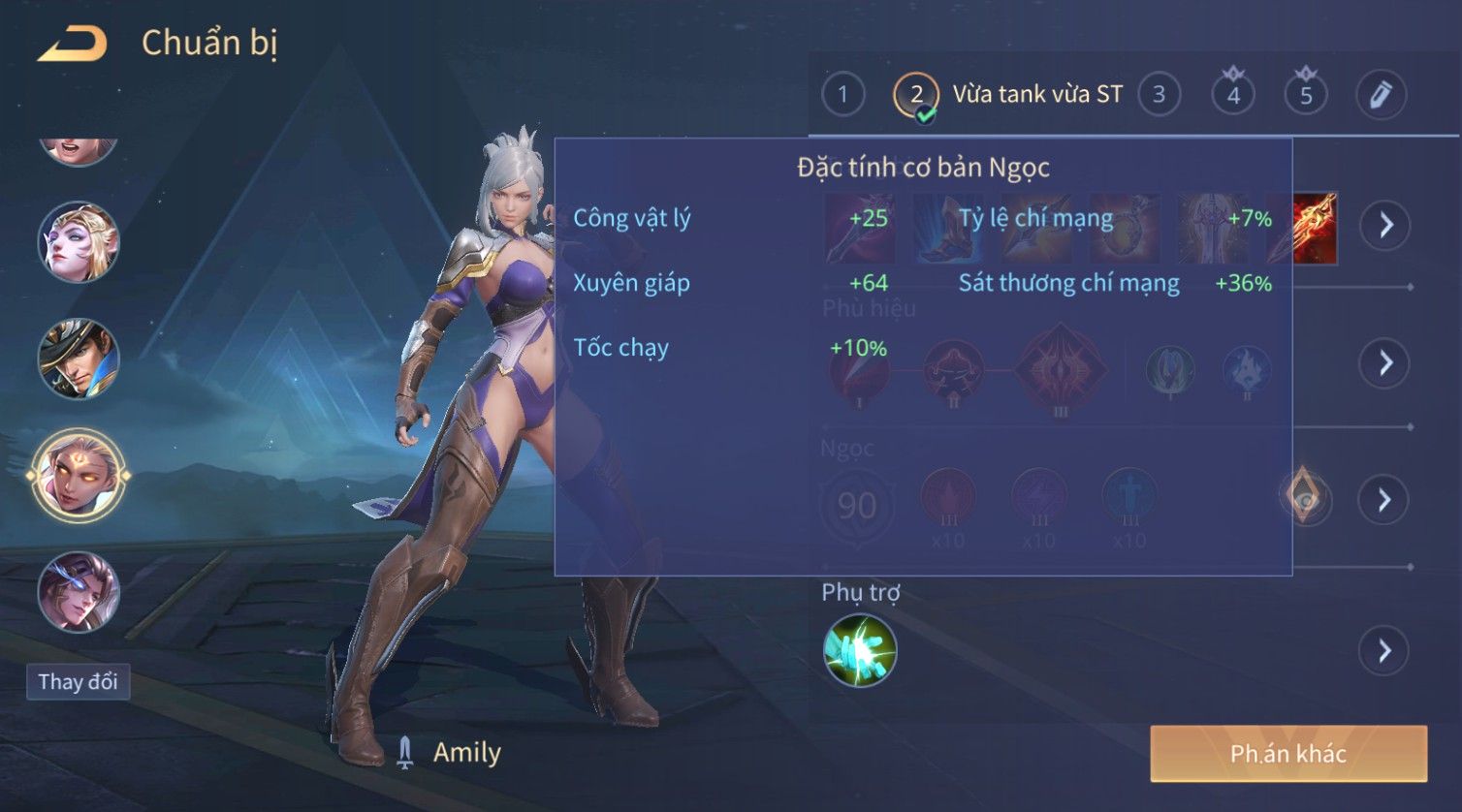Image resolution: width=1462 pixels, height=812 pixels.
Task: Go back using the return arrow
Action: coord(73,45)
